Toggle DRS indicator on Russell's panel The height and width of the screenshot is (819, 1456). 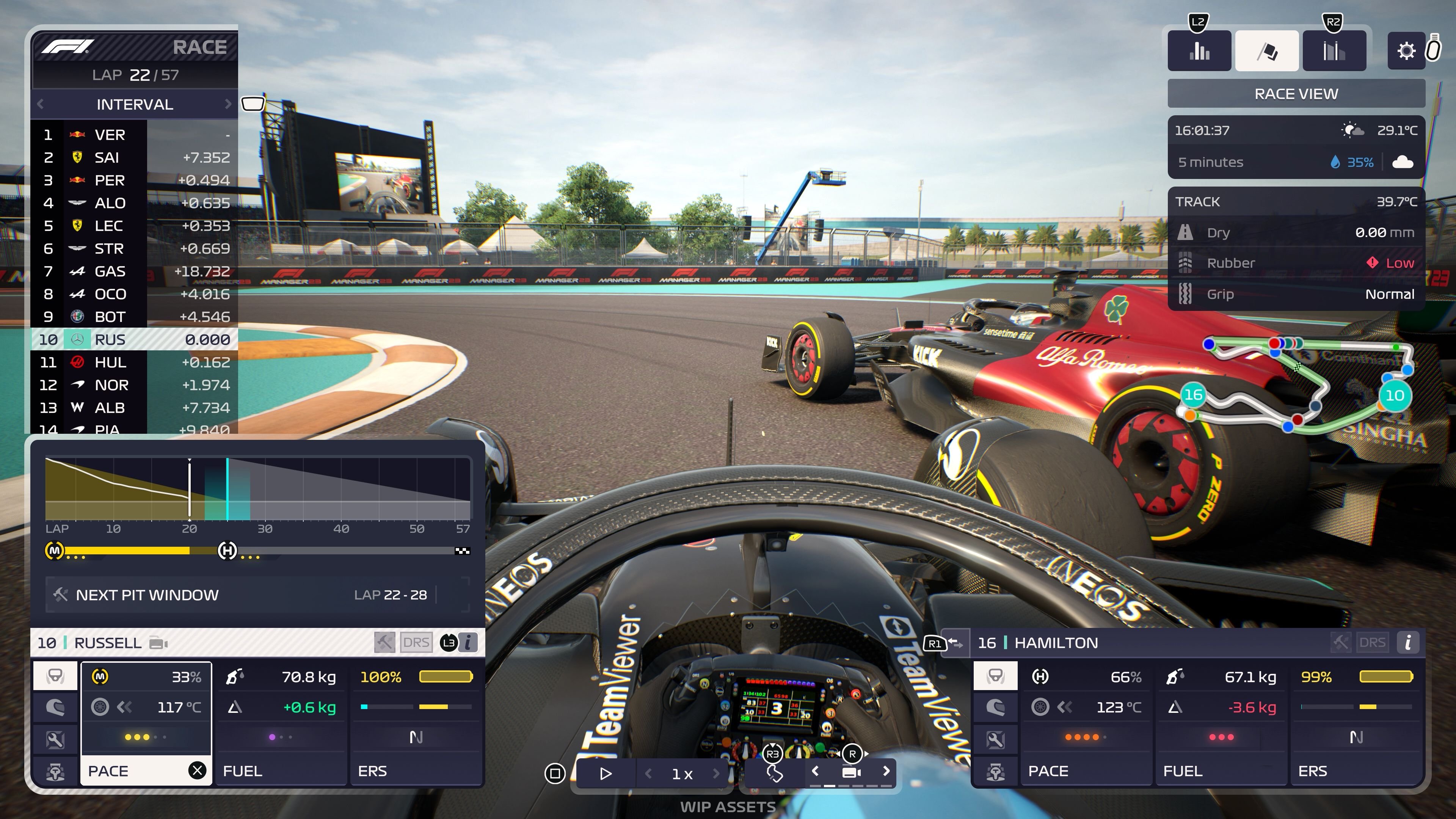tap(417, 642)
